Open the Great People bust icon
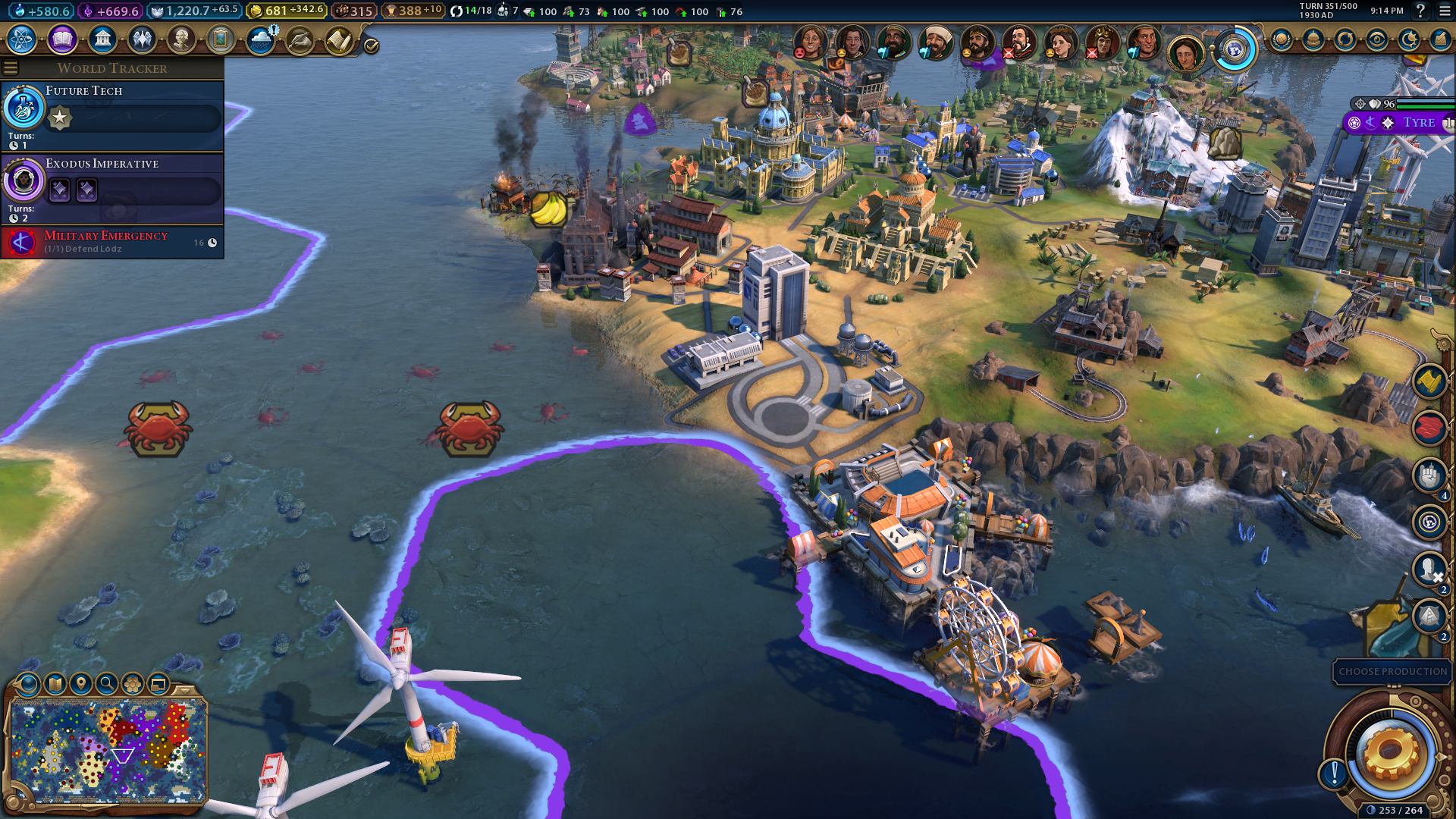The height and width of the screenshot is (819, 1456). pyautogui.click(x=181, y=39)
